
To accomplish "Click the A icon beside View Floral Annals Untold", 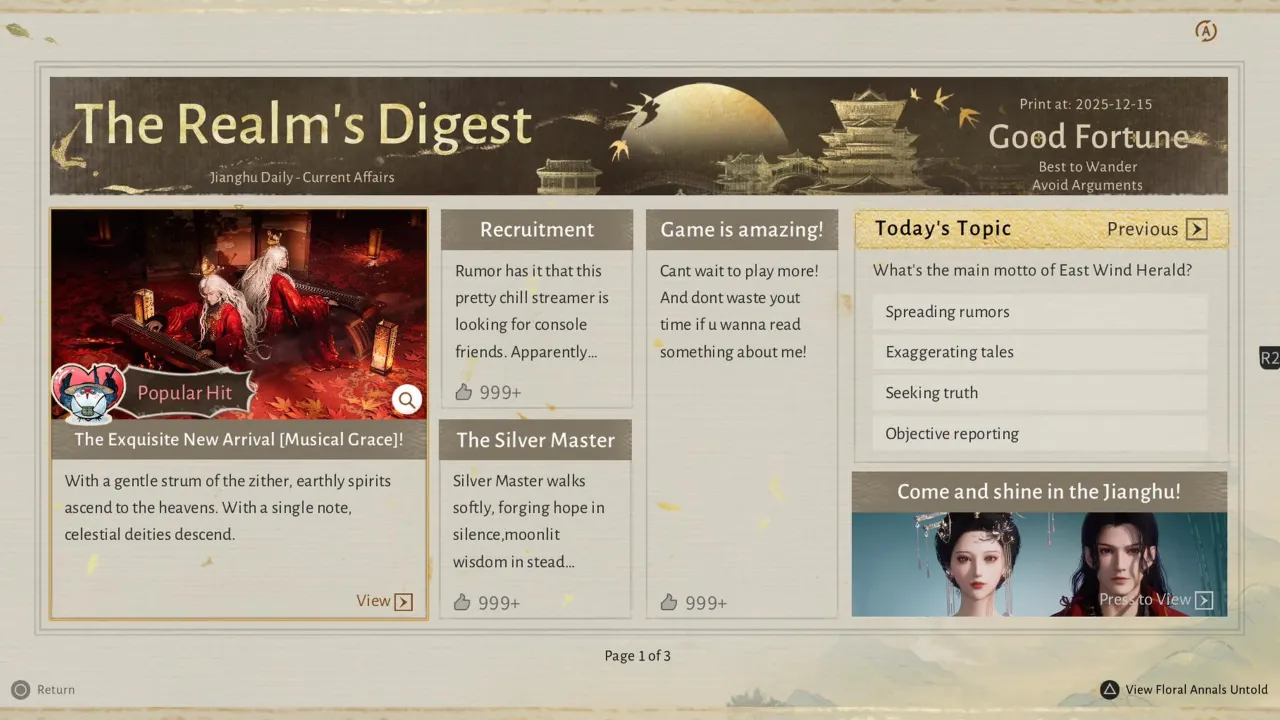I will pyautogui.click(x=1109, y=689).
